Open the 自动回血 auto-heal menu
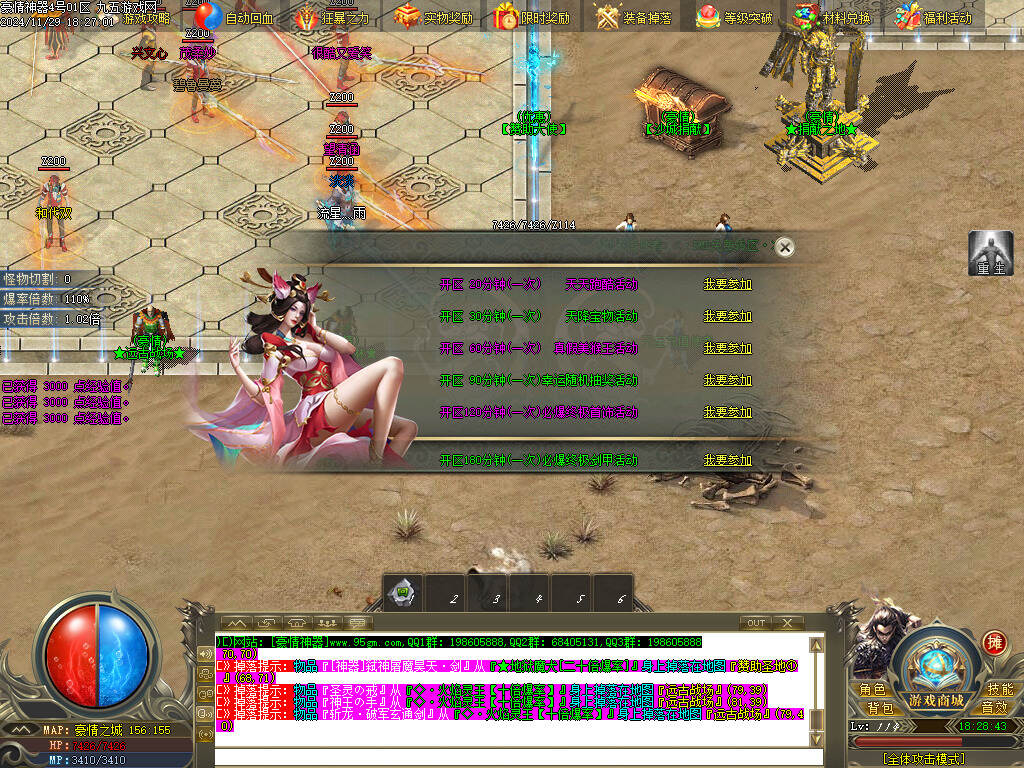 [234, 17]
